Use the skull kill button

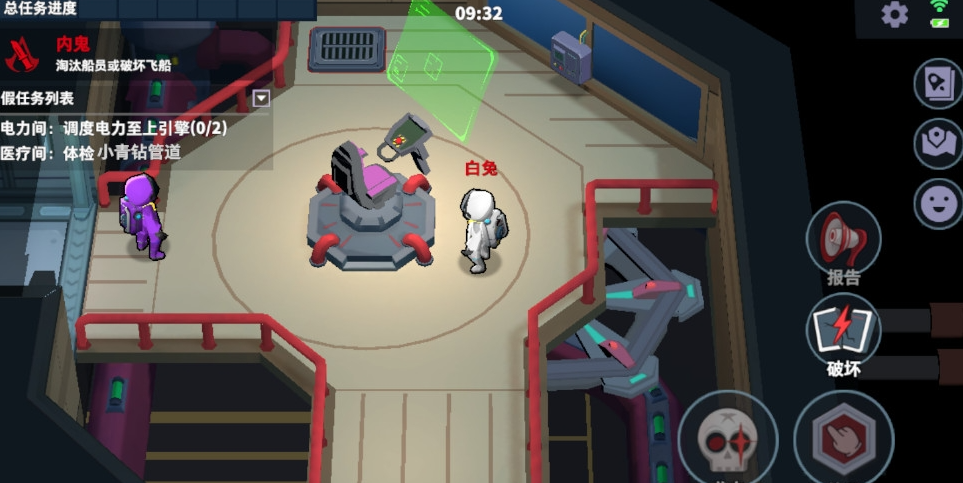[x=727, y=438]
